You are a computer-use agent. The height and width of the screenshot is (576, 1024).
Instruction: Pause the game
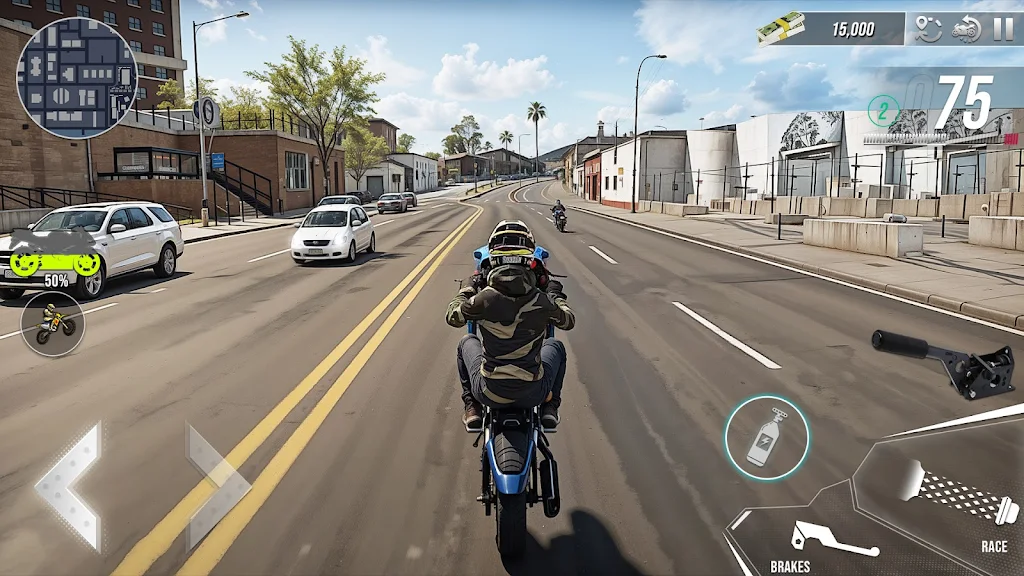tap(1002, 29)
